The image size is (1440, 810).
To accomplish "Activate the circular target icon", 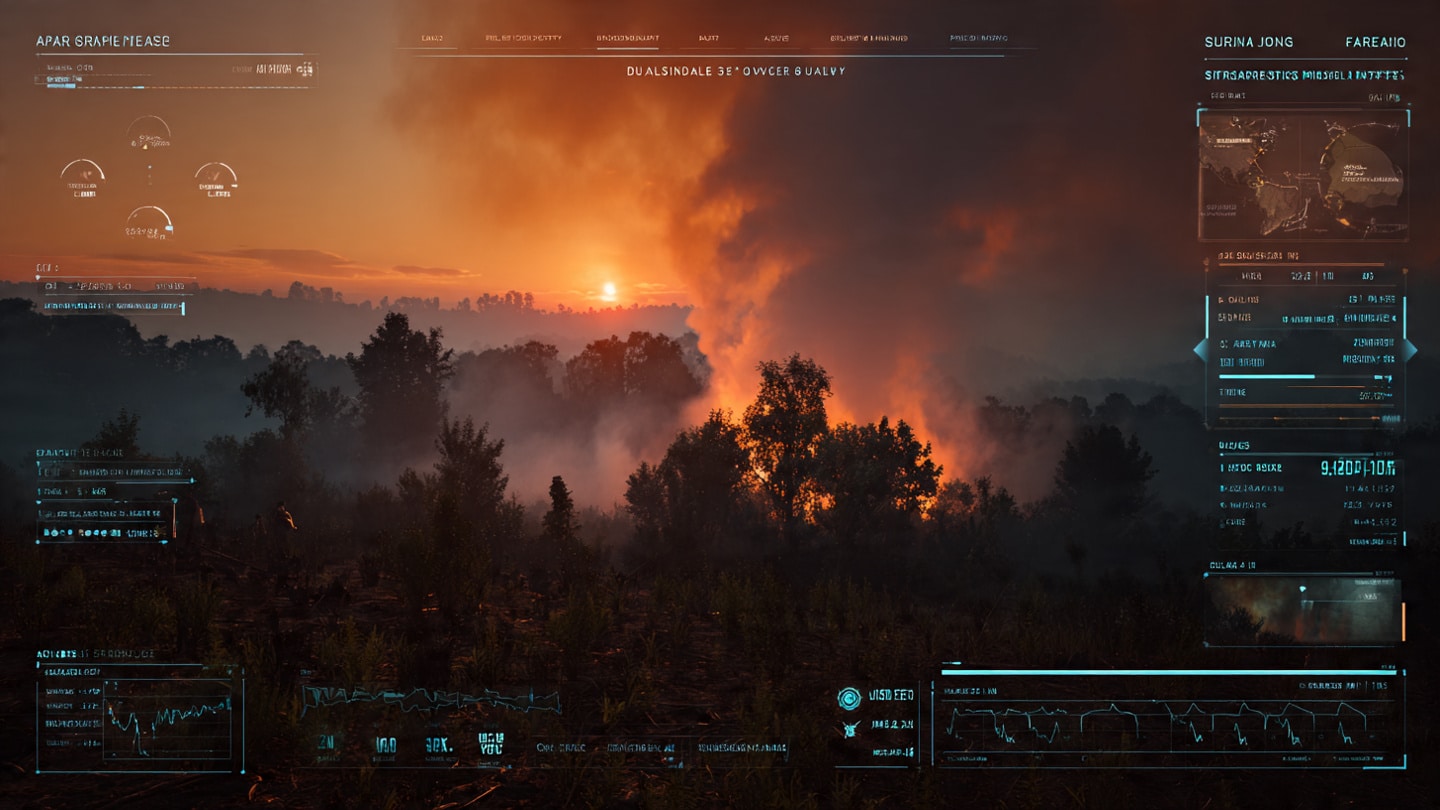I will [x=849, y=698].
